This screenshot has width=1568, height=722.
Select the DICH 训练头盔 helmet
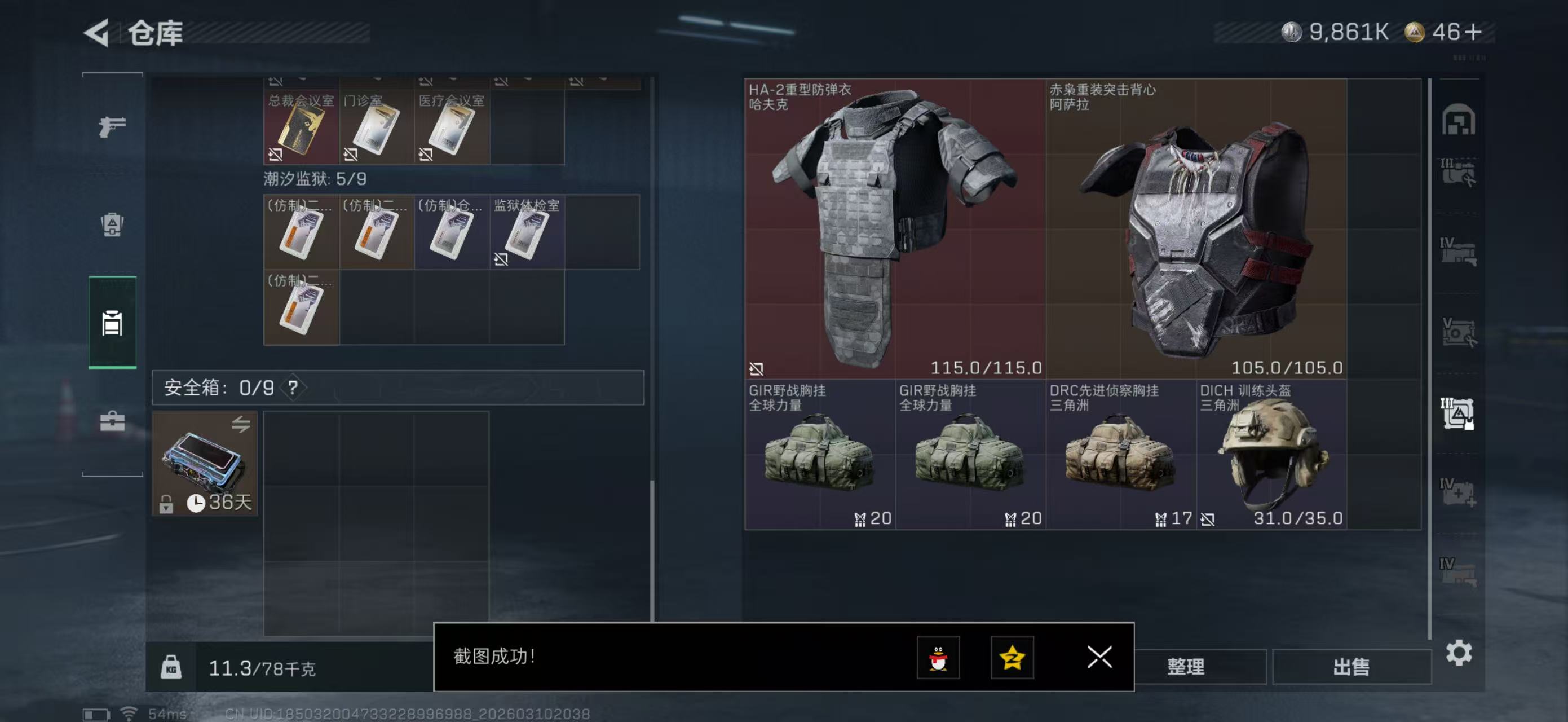[1271, 455]
